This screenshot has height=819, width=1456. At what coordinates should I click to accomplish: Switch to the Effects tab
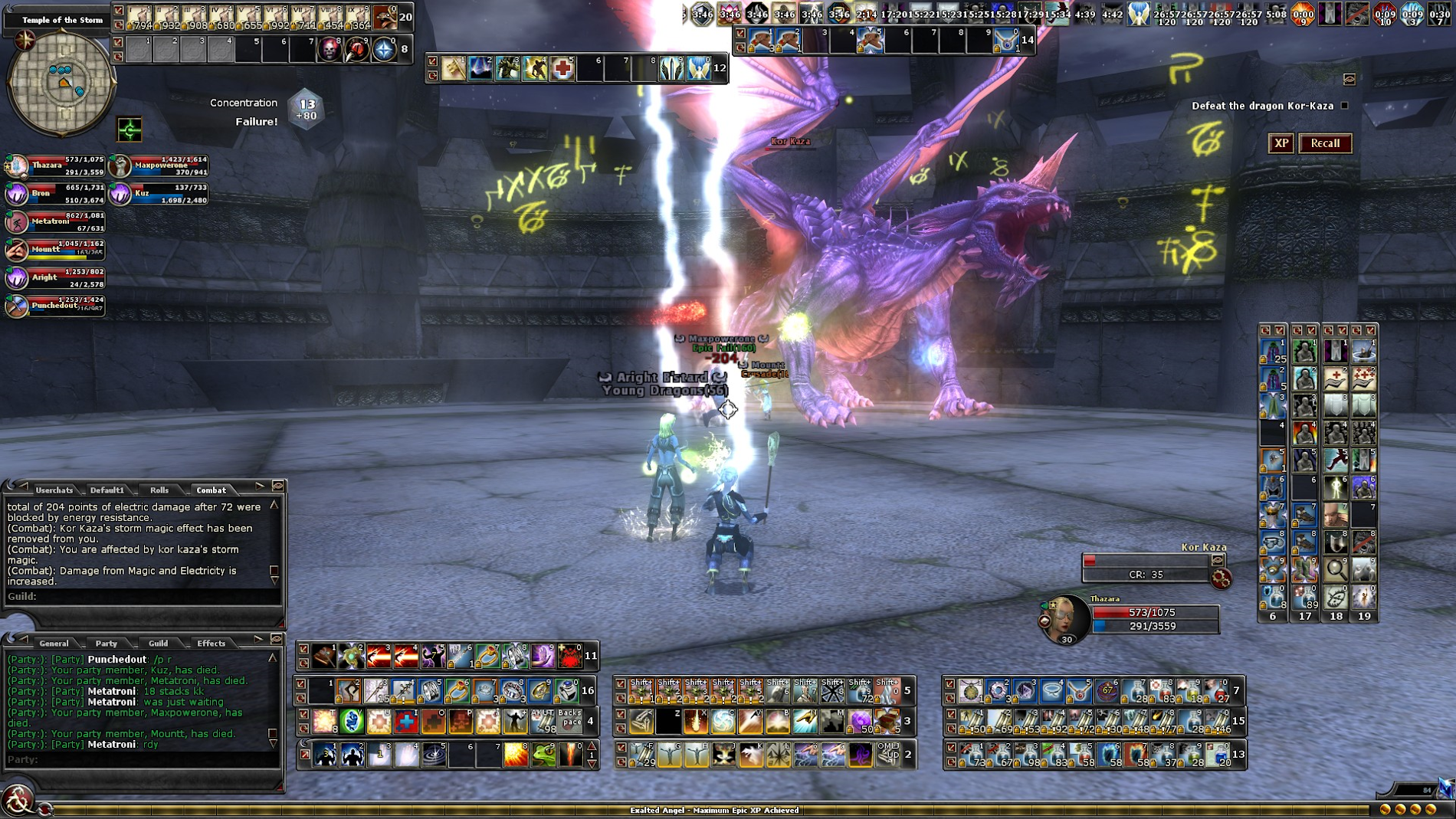point(211,643)
